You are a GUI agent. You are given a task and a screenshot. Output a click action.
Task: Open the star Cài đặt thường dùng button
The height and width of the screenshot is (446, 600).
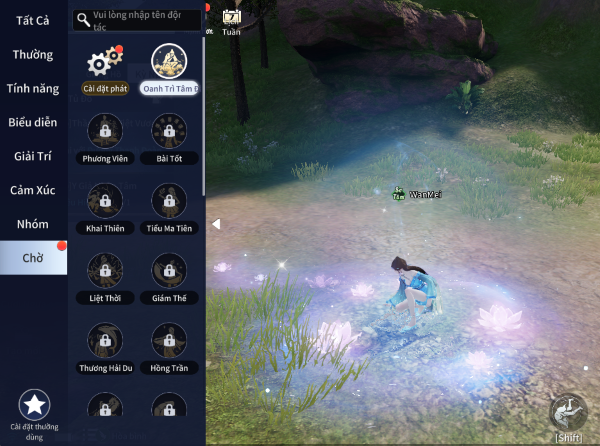click(x=35, y=406)
